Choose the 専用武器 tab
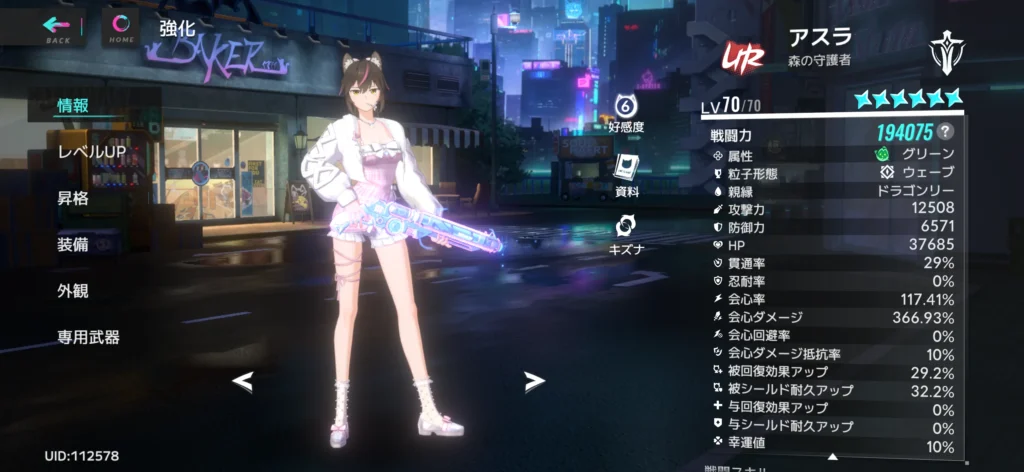This screenshot has height=472, width=1024. tap(89, 337)
